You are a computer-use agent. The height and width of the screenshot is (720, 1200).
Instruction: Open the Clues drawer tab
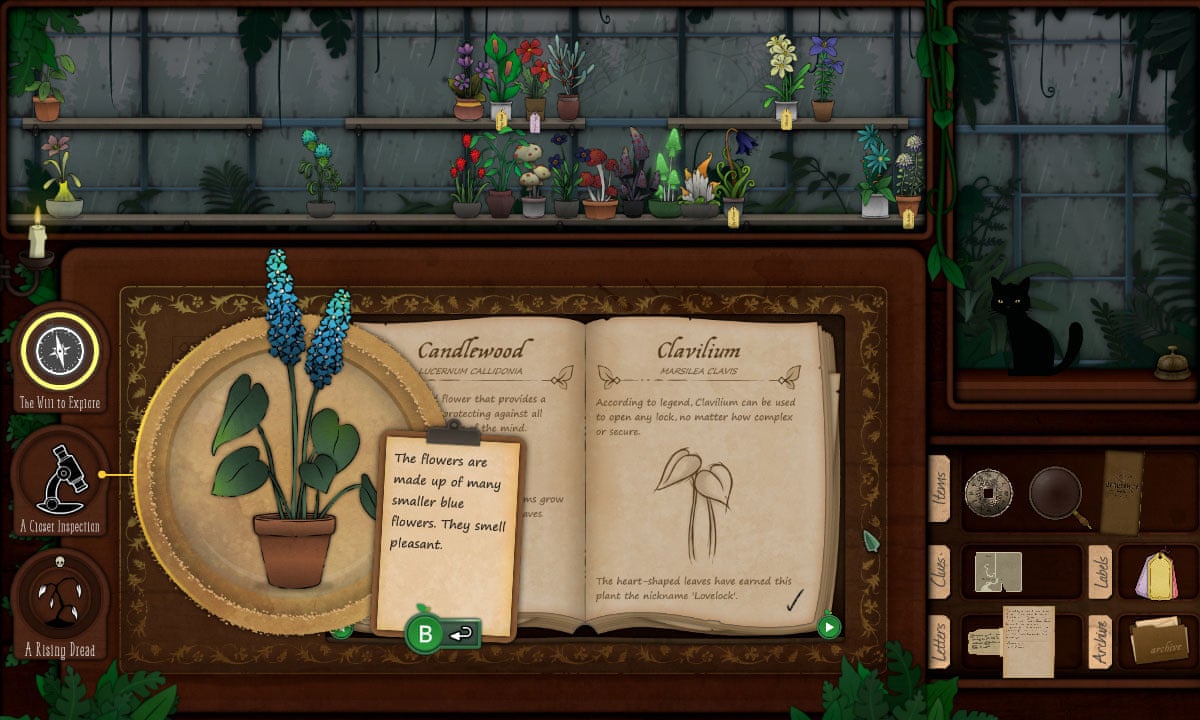[940, 571]
